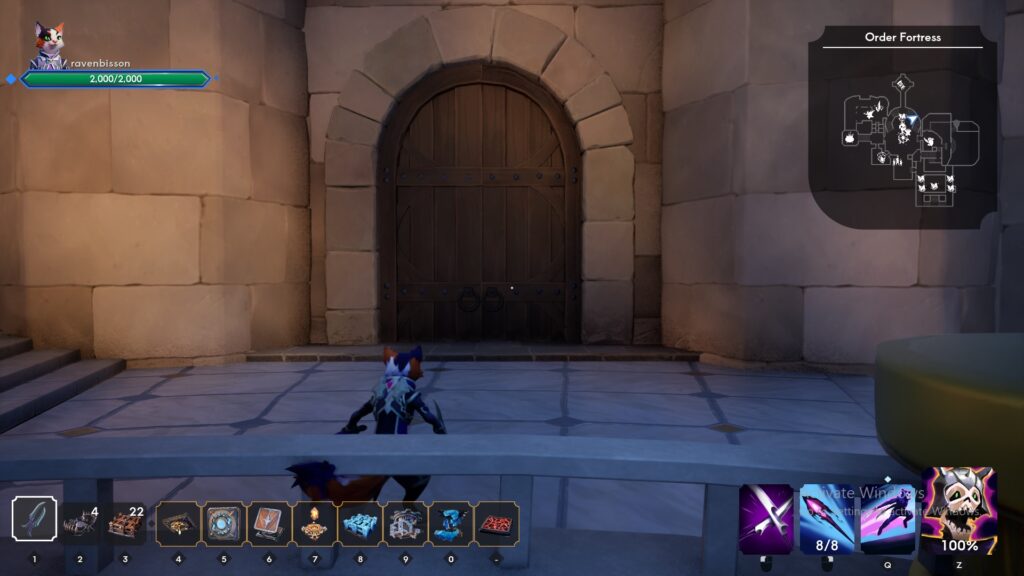
Task: Click the ravenbisson player portrait
Action: pyautogui.click(x=46, y=44)
